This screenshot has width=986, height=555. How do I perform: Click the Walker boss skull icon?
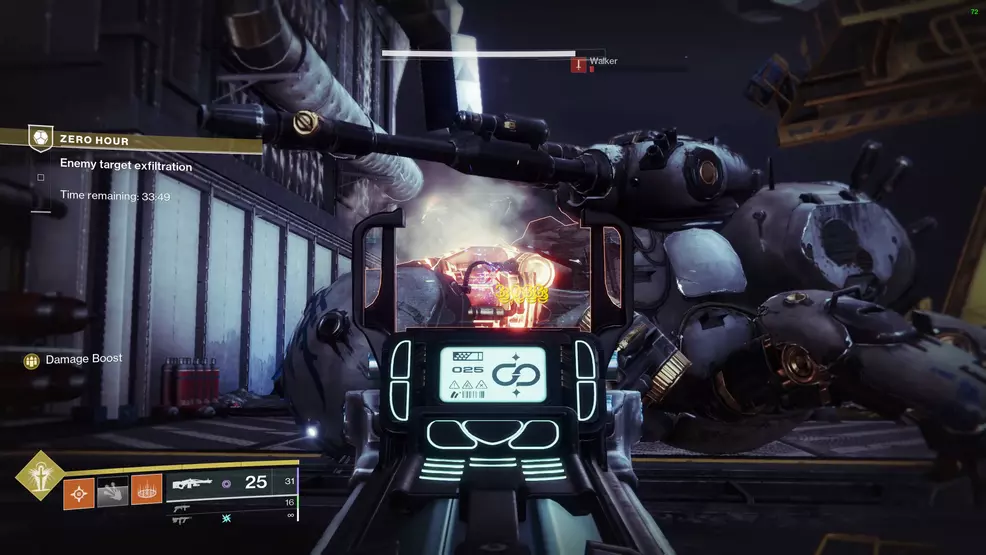click(577, 63)
